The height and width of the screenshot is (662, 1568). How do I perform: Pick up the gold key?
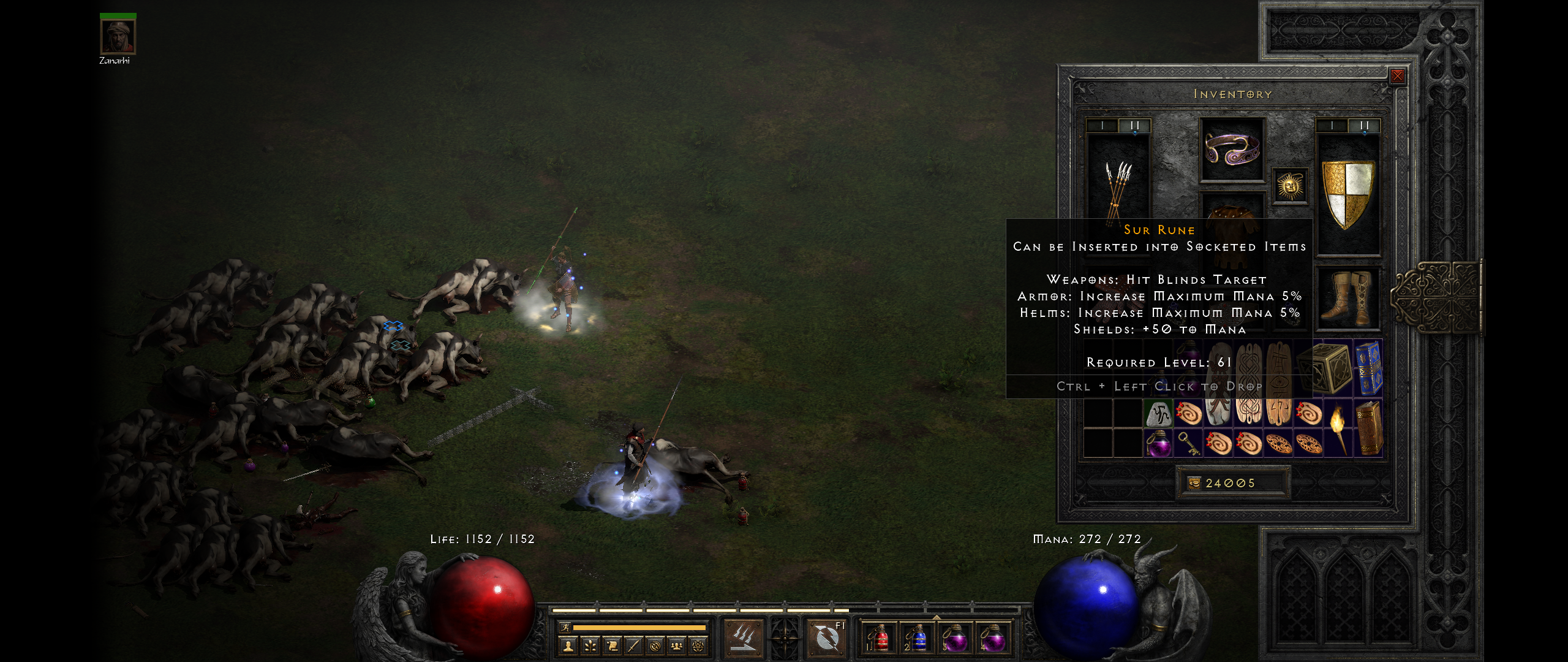click(x=1188, y=443)
